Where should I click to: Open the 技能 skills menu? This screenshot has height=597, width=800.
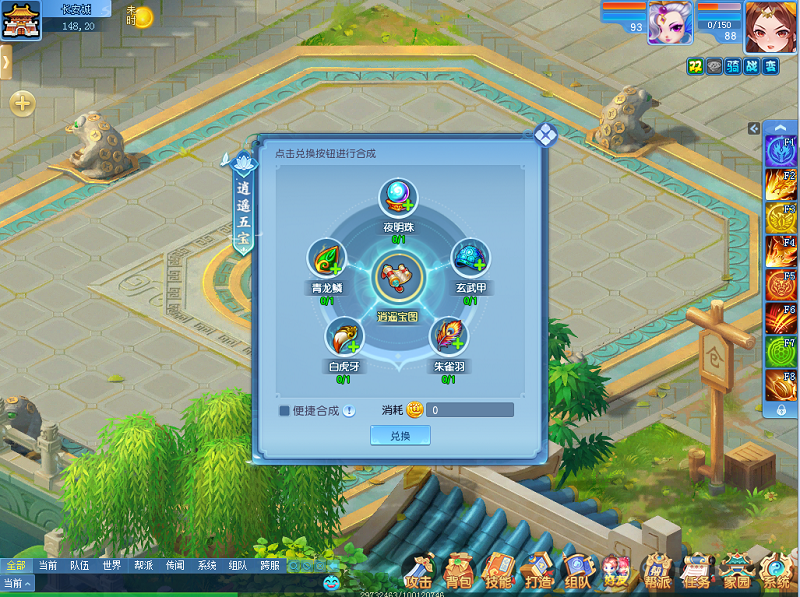pos(498,571)
